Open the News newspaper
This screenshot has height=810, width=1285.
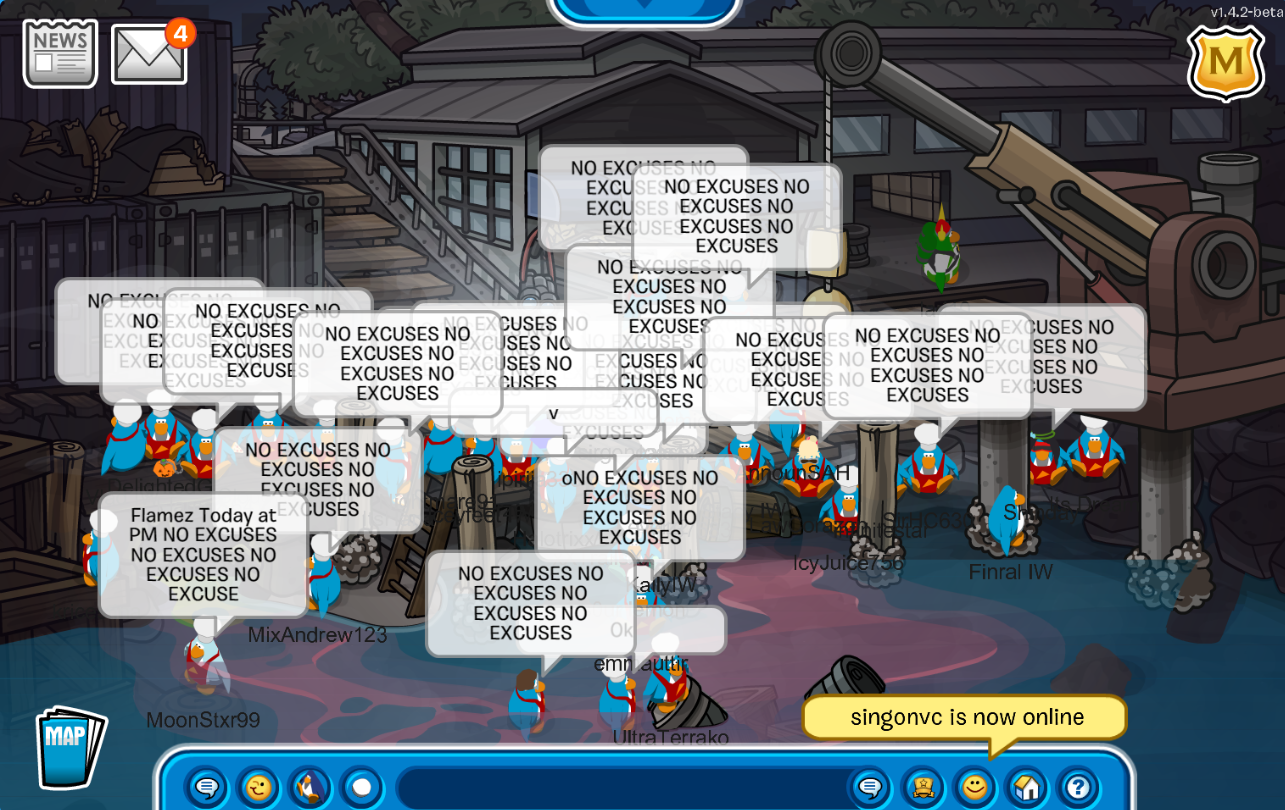click(60, 53)
